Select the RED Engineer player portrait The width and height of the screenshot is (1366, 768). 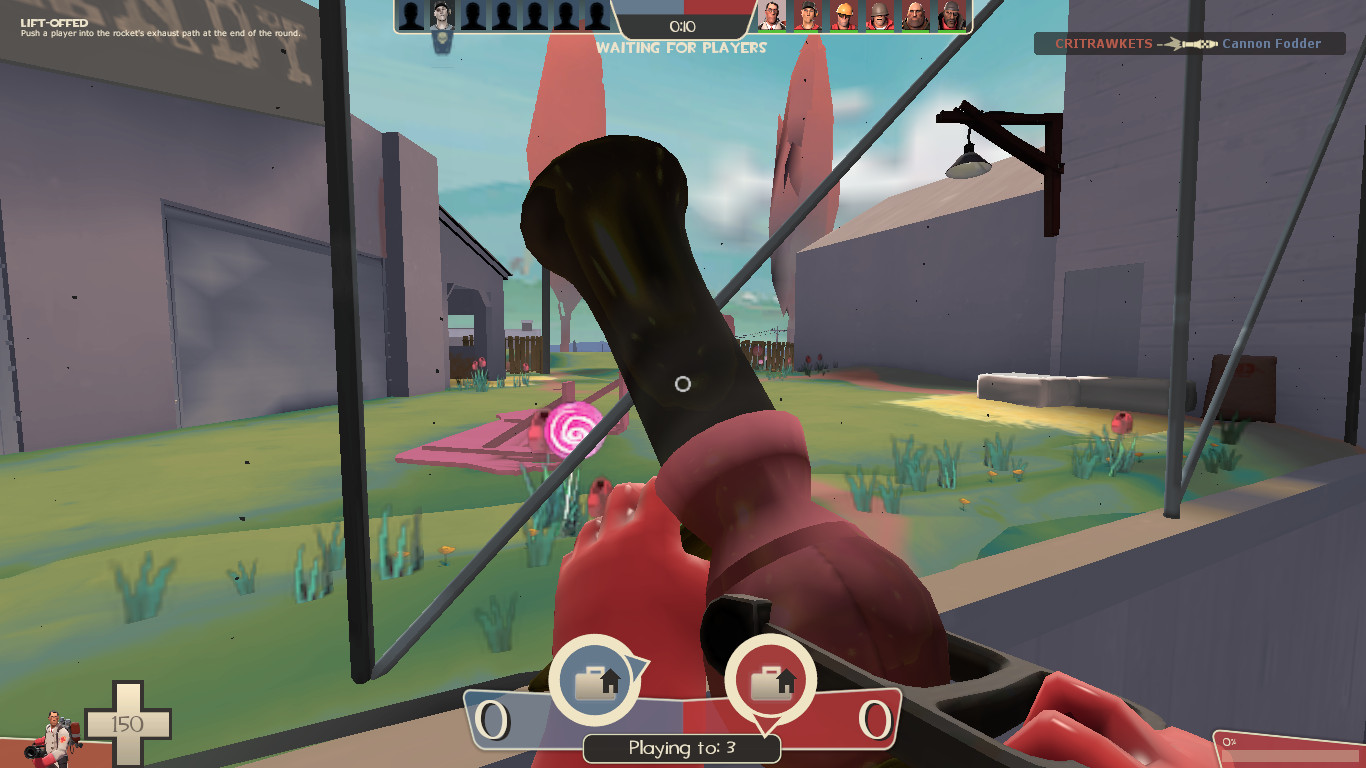(x=843, y=16)
